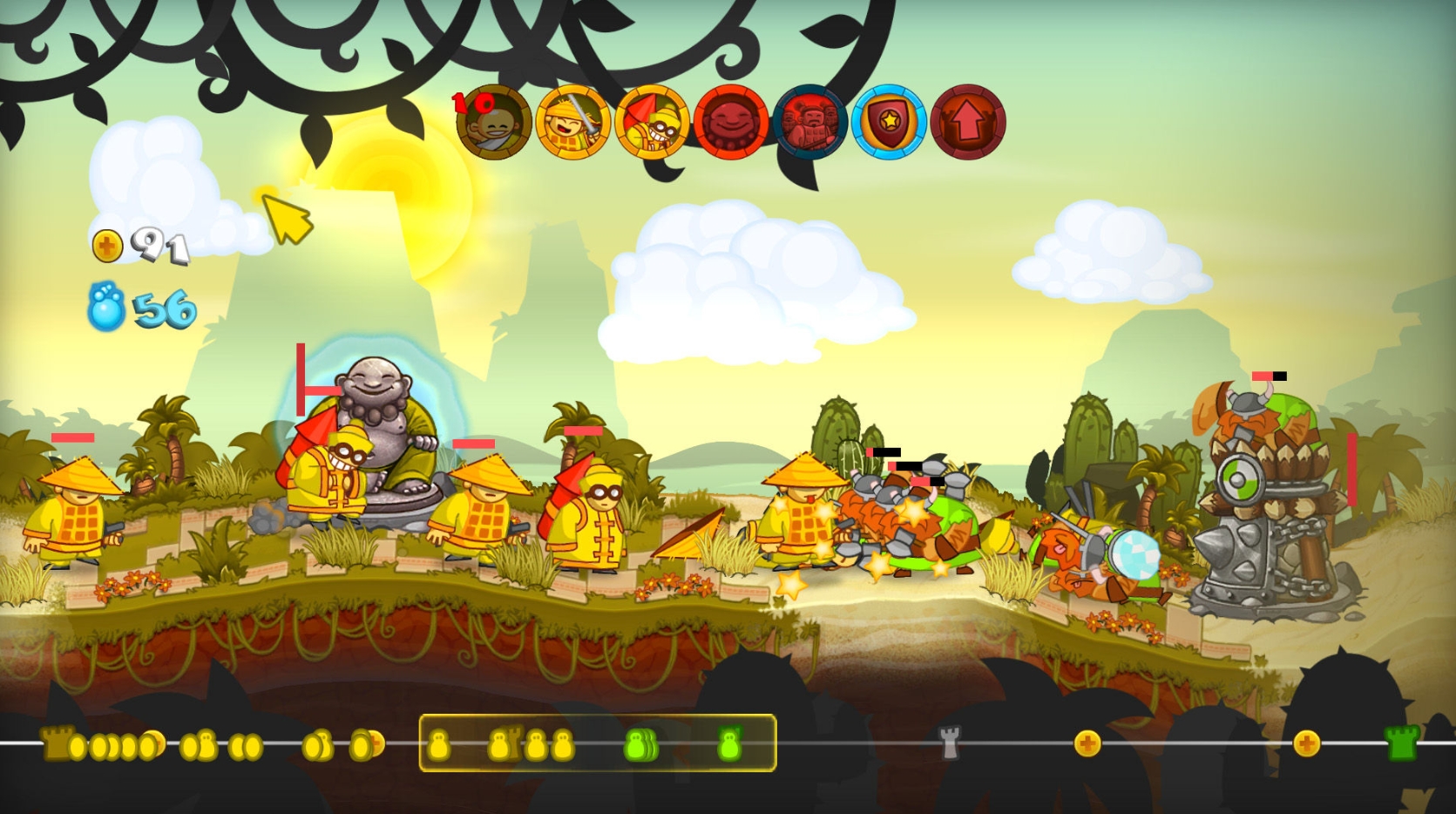
Task: Select the highlighted unit cluster on the minimap
Action: 598,745
